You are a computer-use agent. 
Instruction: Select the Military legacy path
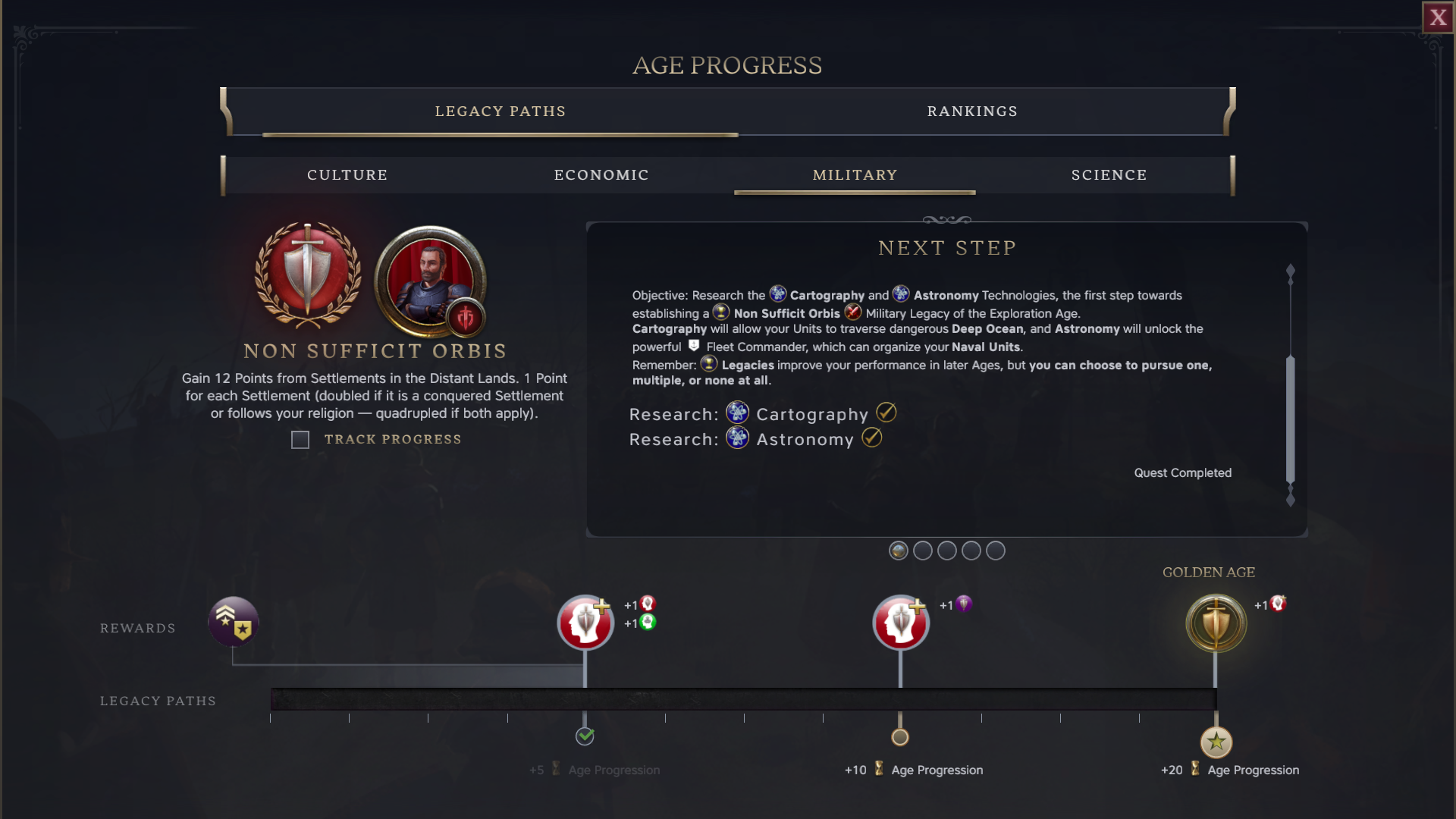point(855,175)
